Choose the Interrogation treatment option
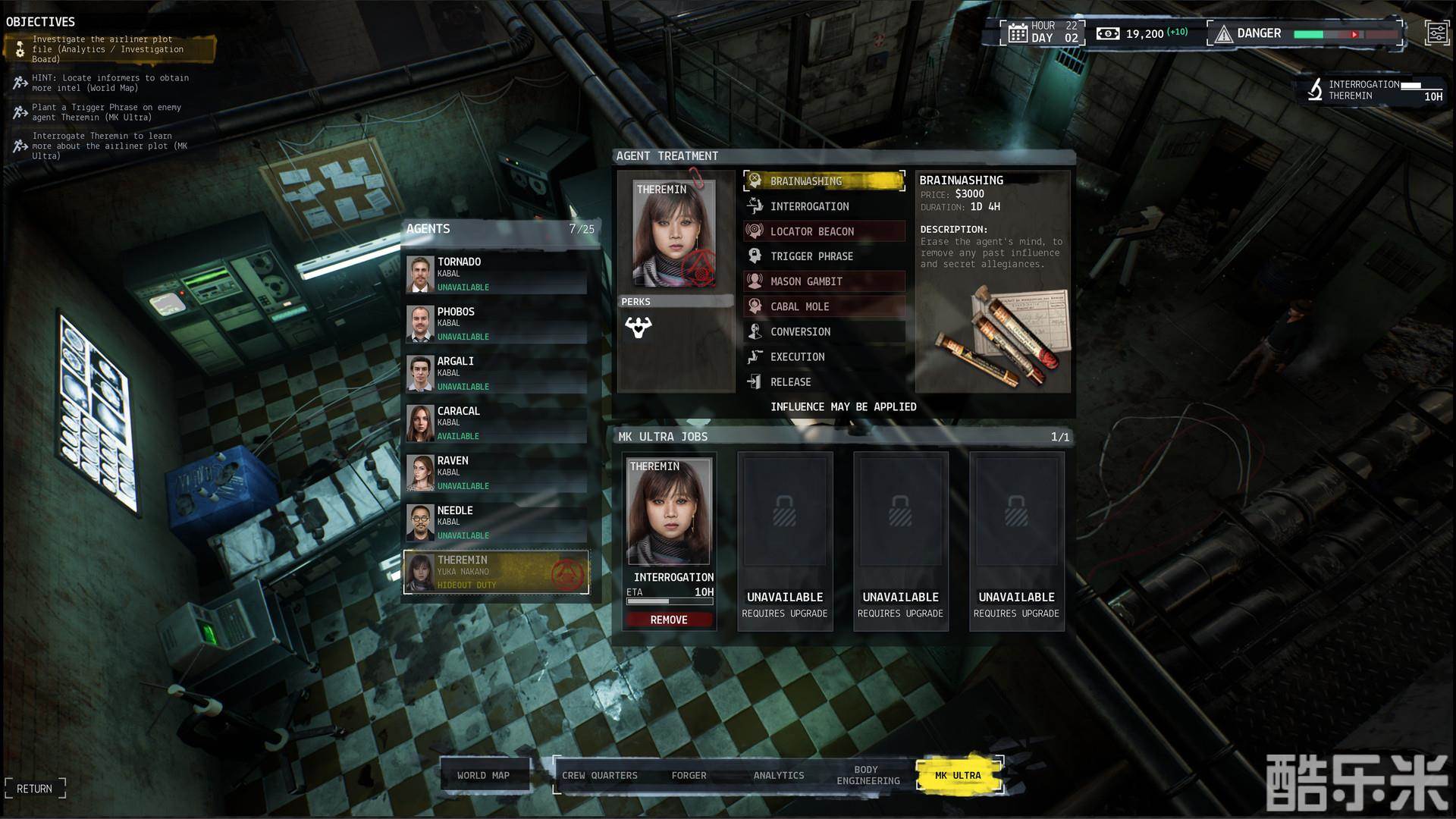Image resolution: width=1456 pixels, height=819 pixels. coord(824,206)
